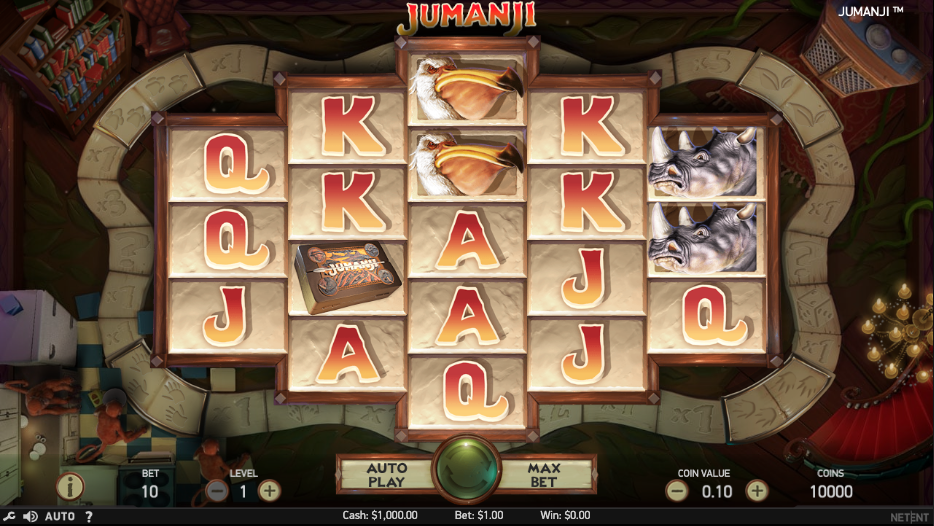Screen dimensions: 934x526
Task: Toggle sound with the speaker icon
Action: point(30,517)
